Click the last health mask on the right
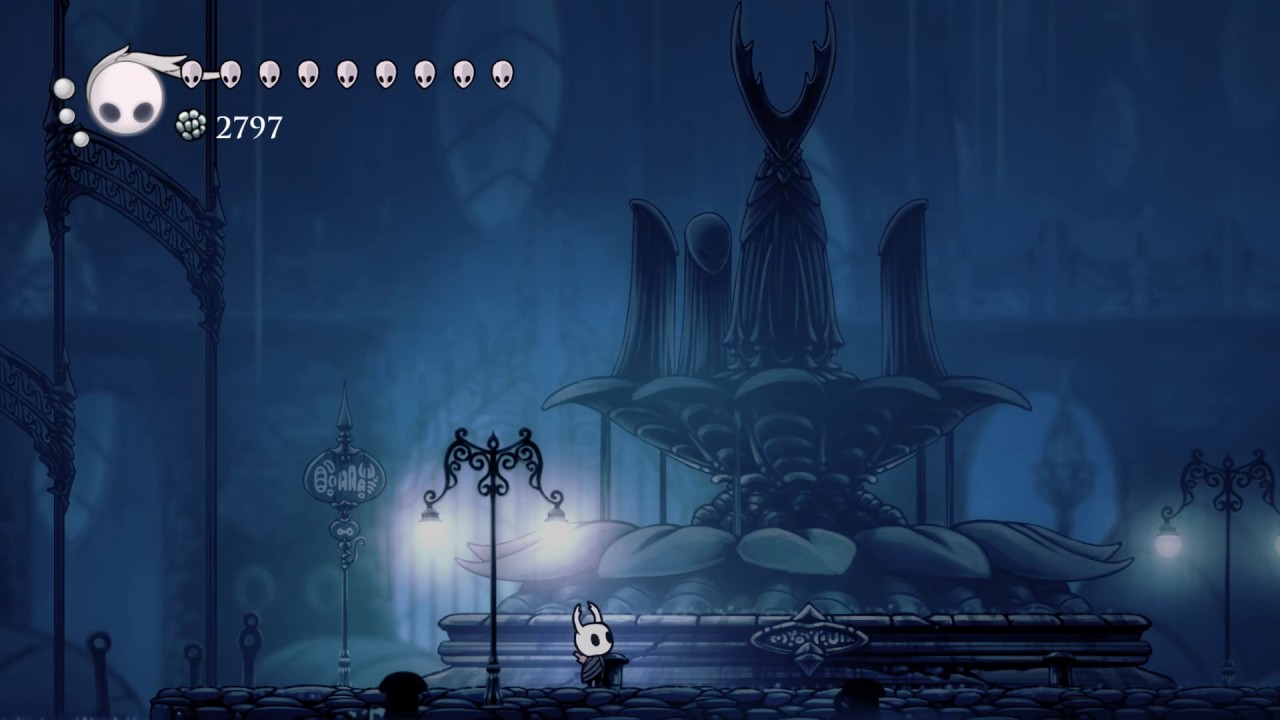This screenshot has width=1280, height=720. point(503,71)
